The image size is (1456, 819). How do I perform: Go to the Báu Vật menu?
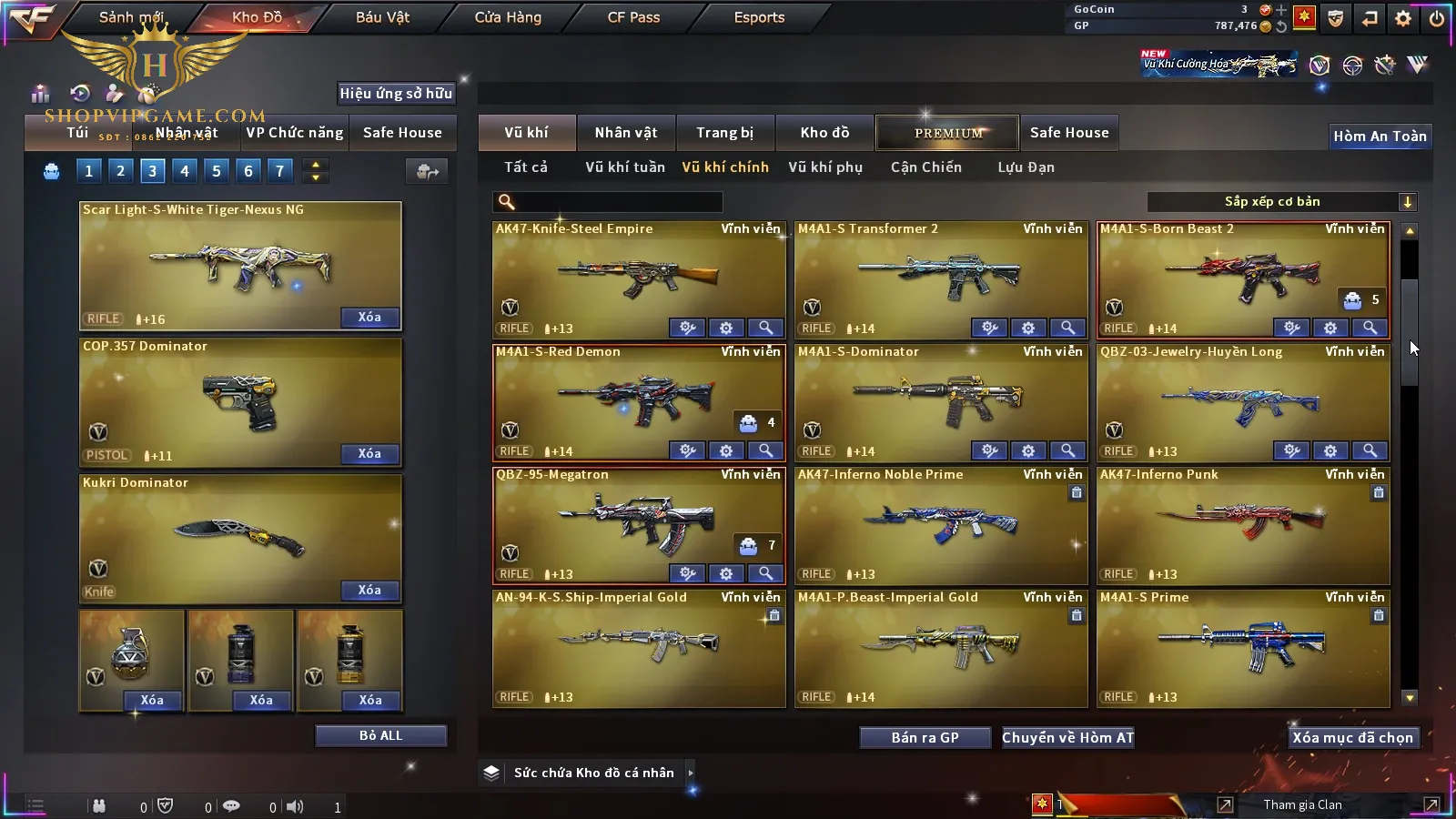(x=382, y=17)
